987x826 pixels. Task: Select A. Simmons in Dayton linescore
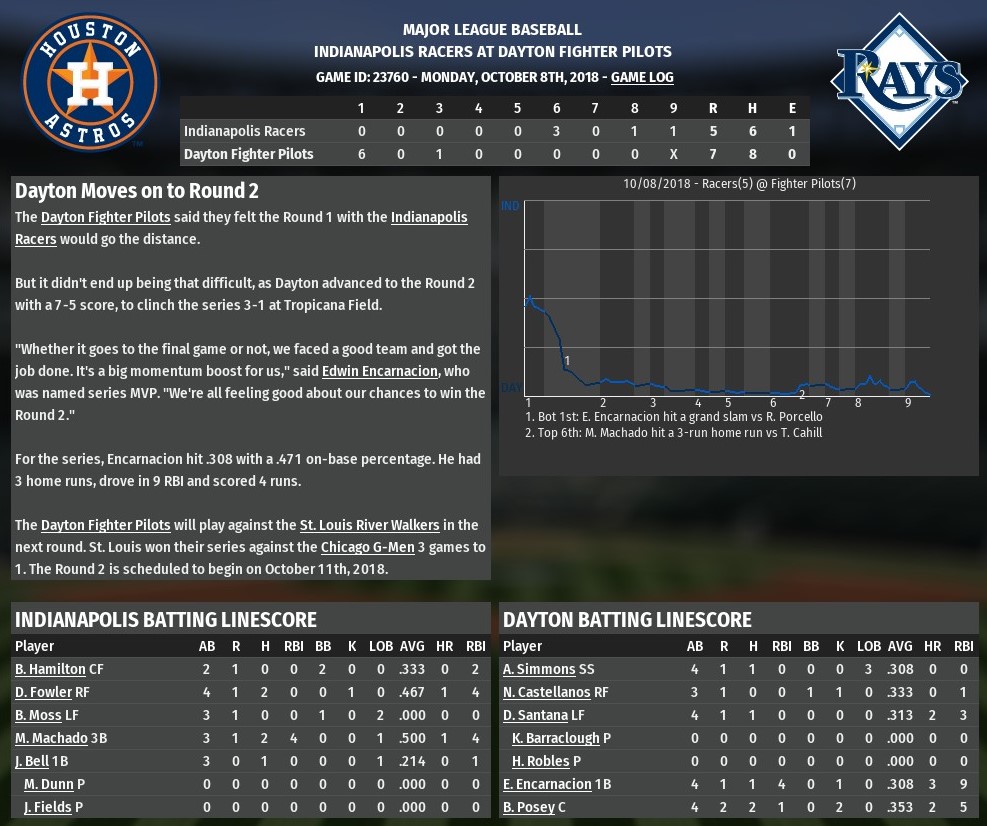(x=539, y=669)
